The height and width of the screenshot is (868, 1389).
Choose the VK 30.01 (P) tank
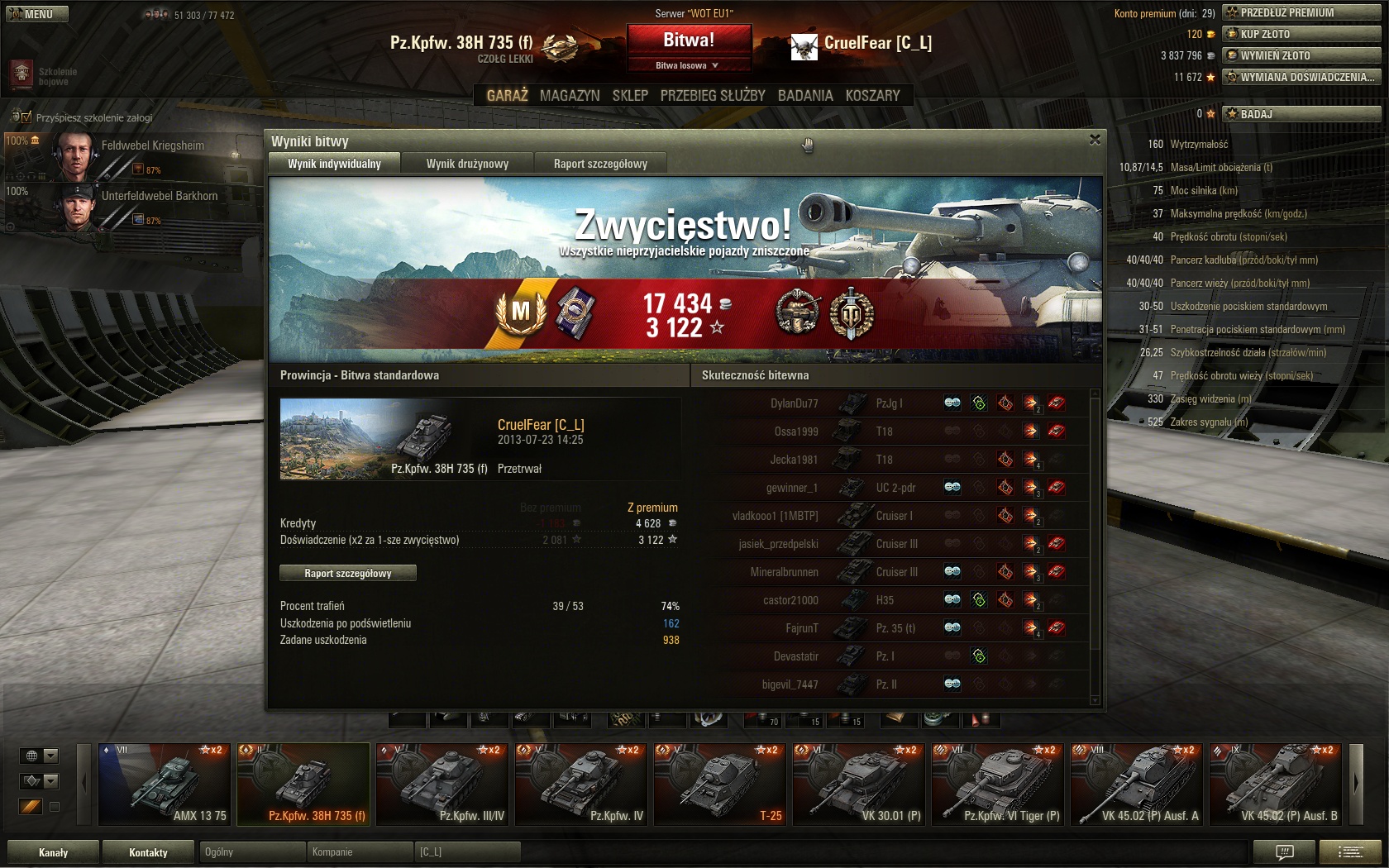pyautogui.click(x=857, y=784)
